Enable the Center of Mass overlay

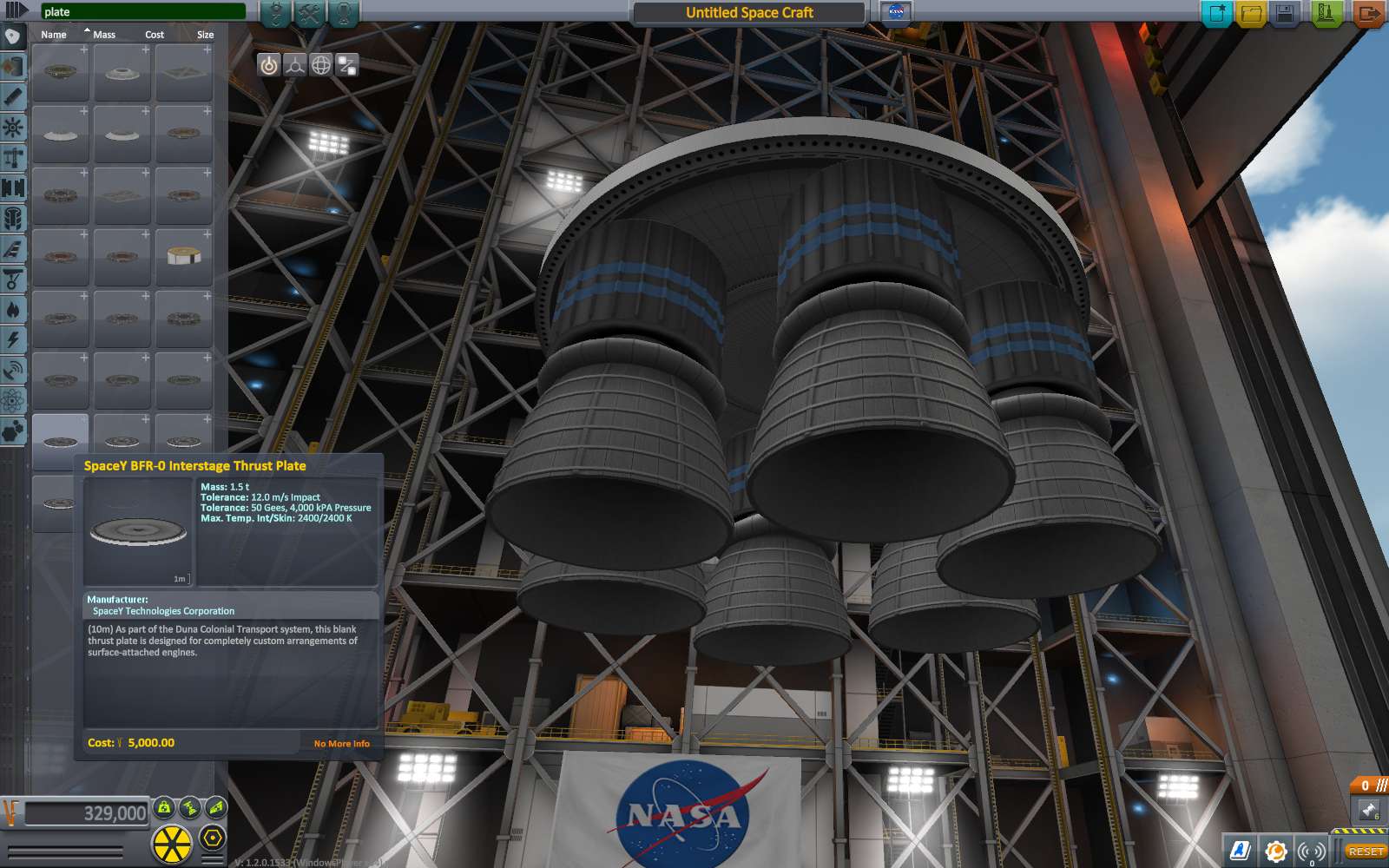(164, 808)
